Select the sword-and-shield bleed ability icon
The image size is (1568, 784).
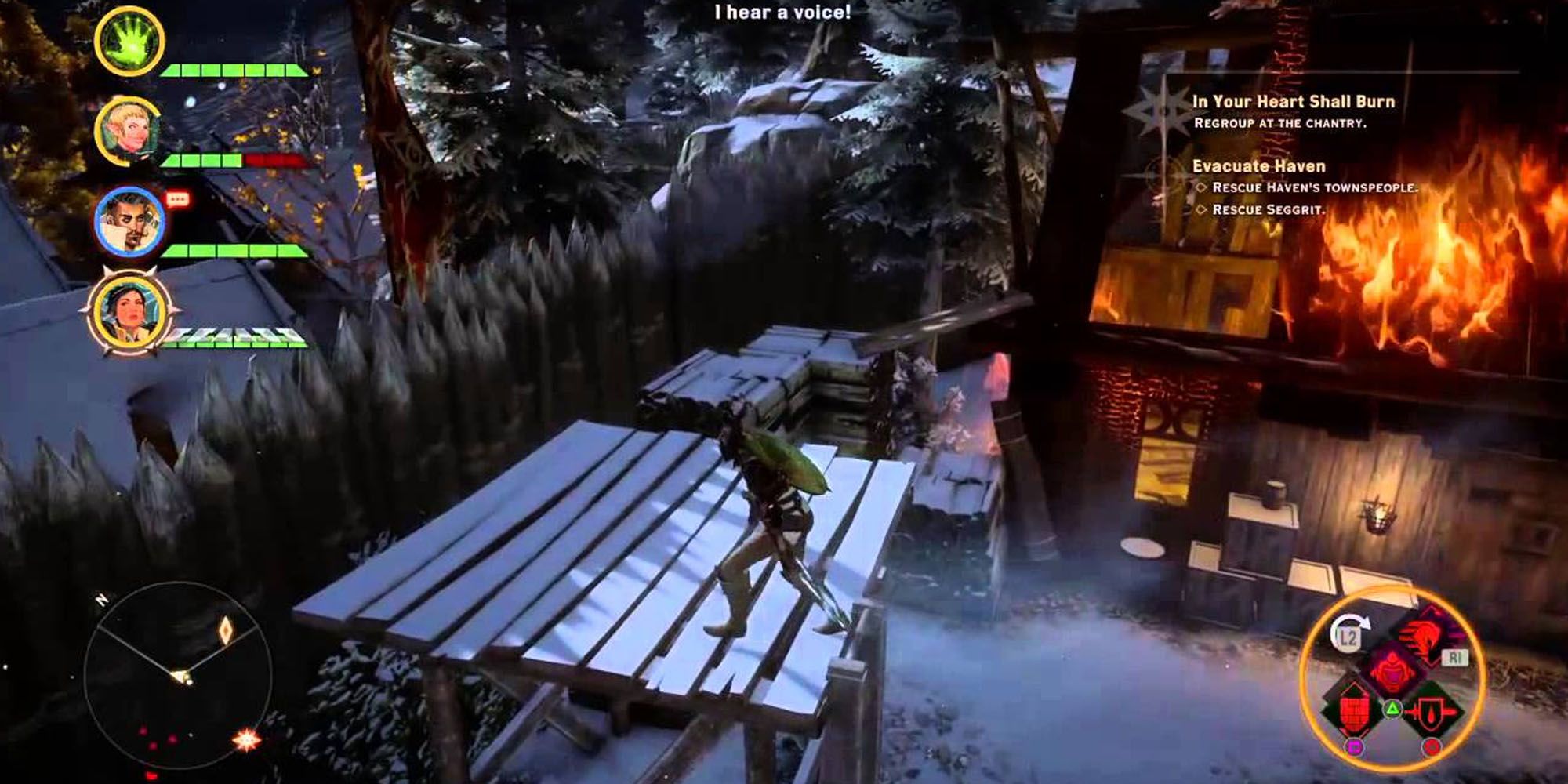tap(1432, 712)
